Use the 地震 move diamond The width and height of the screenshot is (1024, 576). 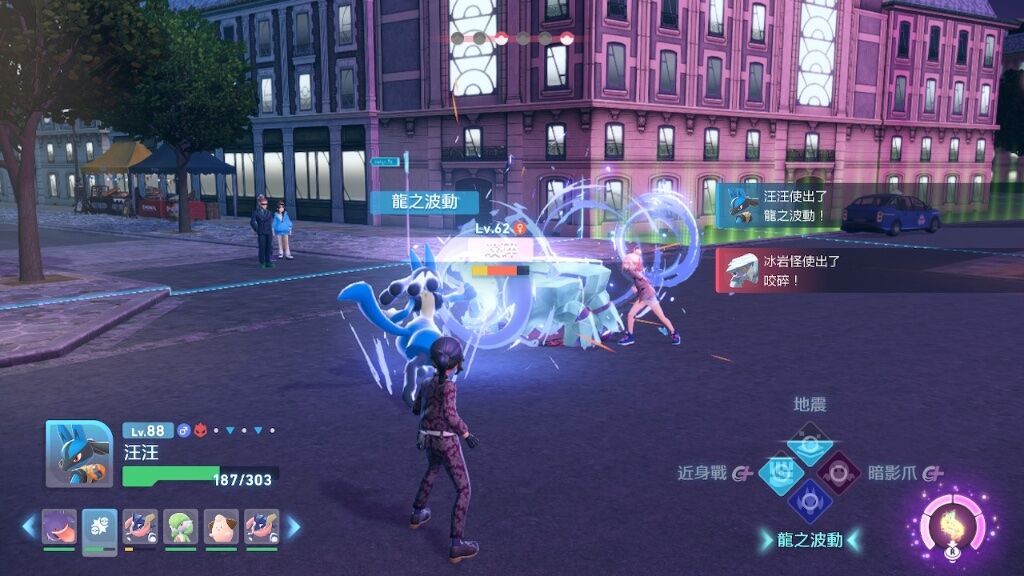pyautogui.click(x=810, y=440)
